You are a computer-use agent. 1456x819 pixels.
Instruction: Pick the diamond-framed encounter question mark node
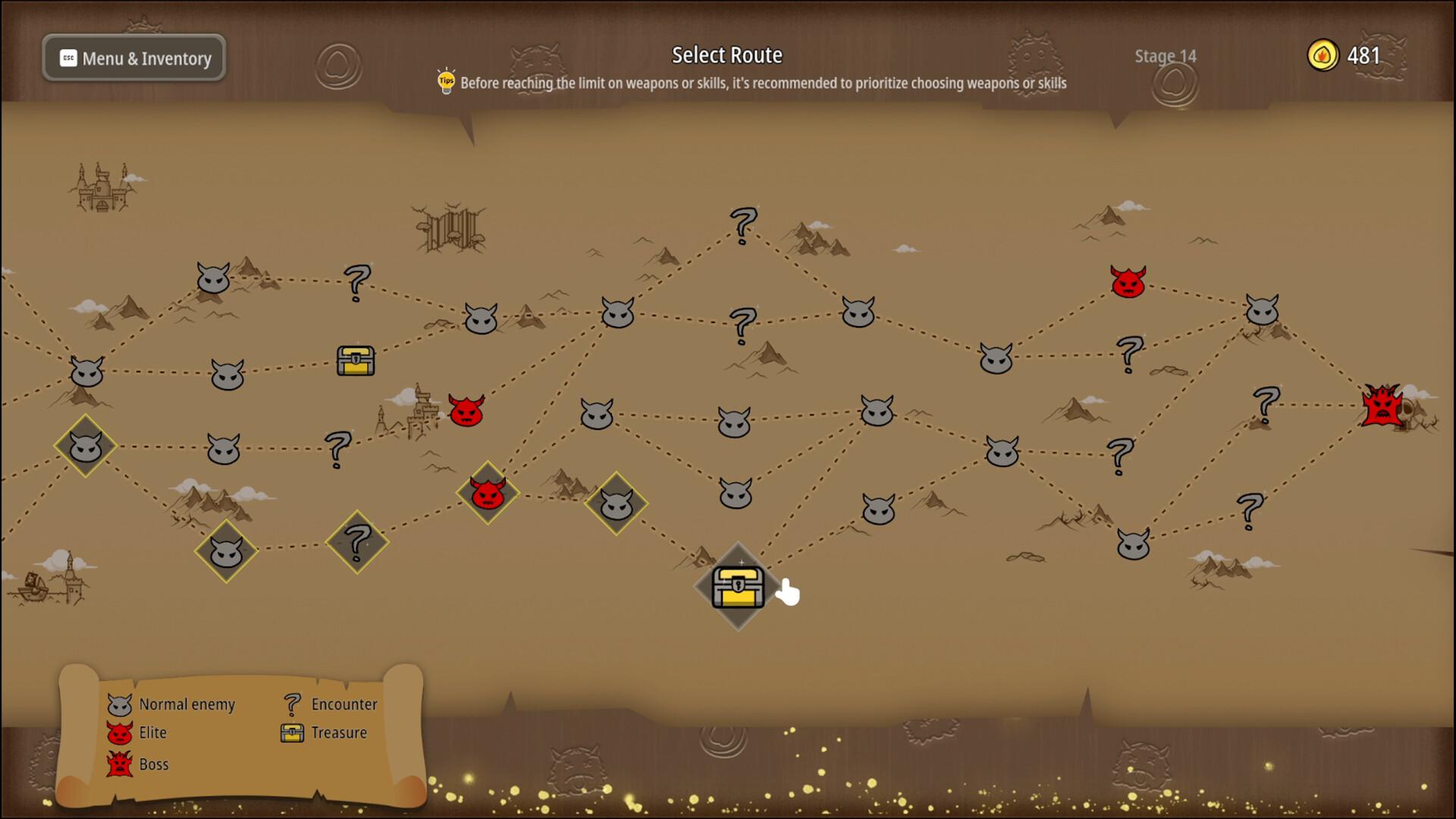click(356, 542)
